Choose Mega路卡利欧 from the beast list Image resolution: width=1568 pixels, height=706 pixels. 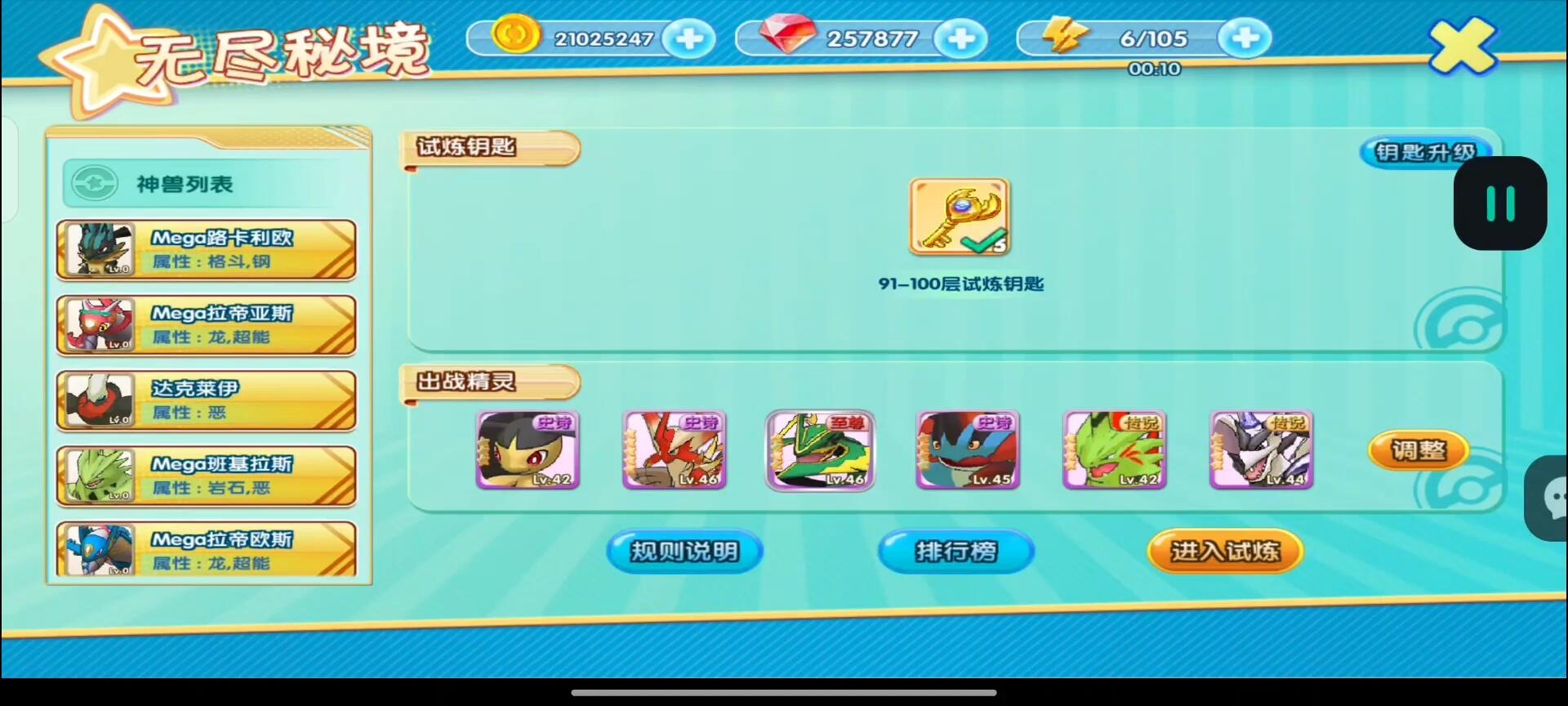tap(206, 250)
